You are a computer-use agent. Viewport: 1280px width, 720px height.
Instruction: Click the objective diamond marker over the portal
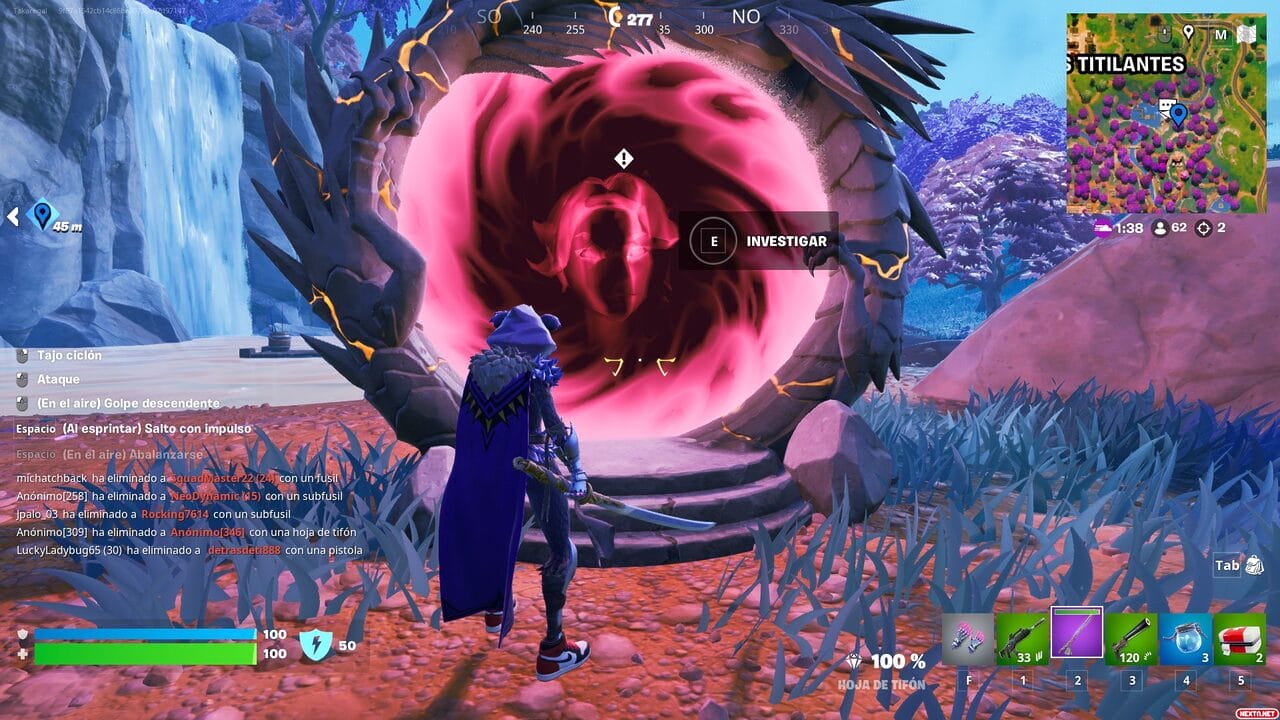pyautogui.click(x=624, y=159)
